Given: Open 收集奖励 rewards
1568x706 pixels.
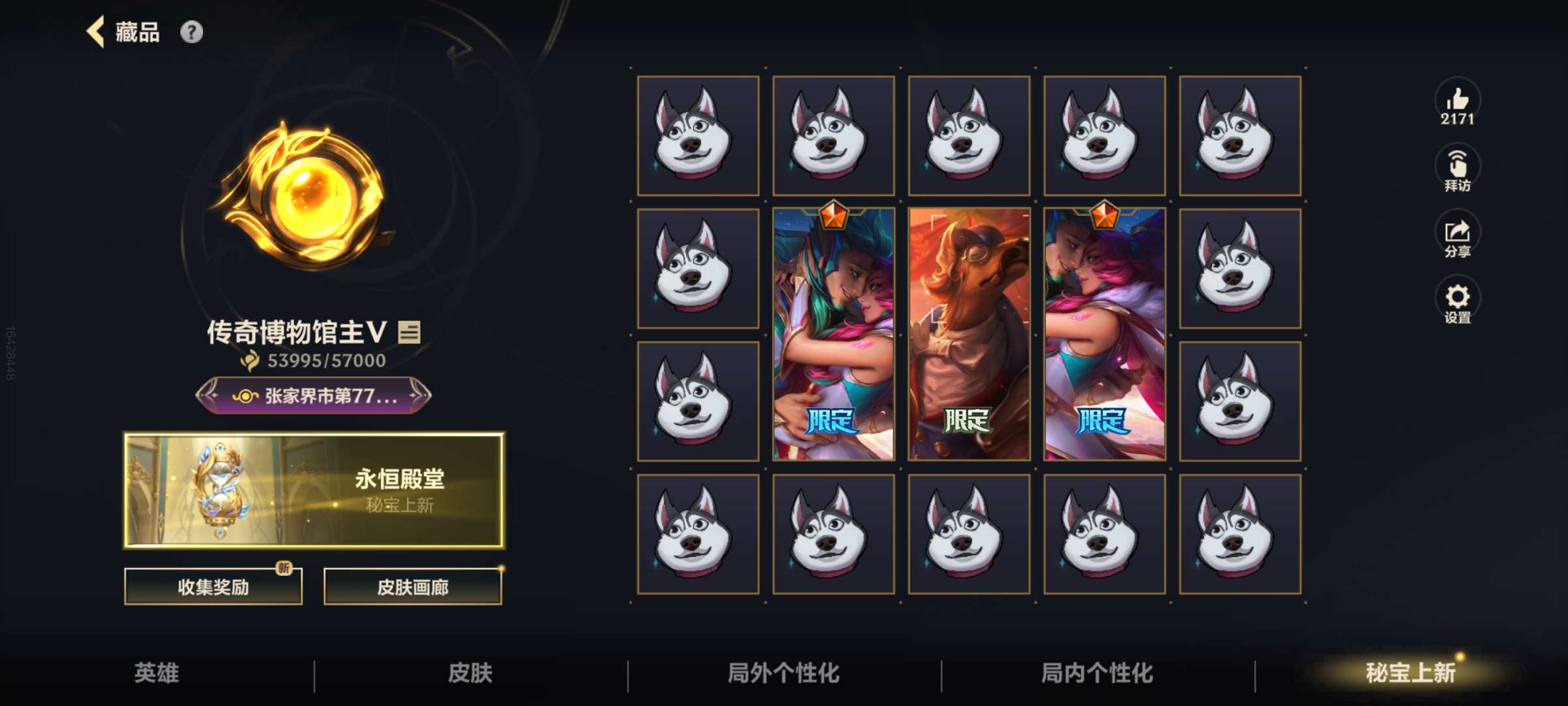Looking at the screenshot, I should [x=213, y=586].
